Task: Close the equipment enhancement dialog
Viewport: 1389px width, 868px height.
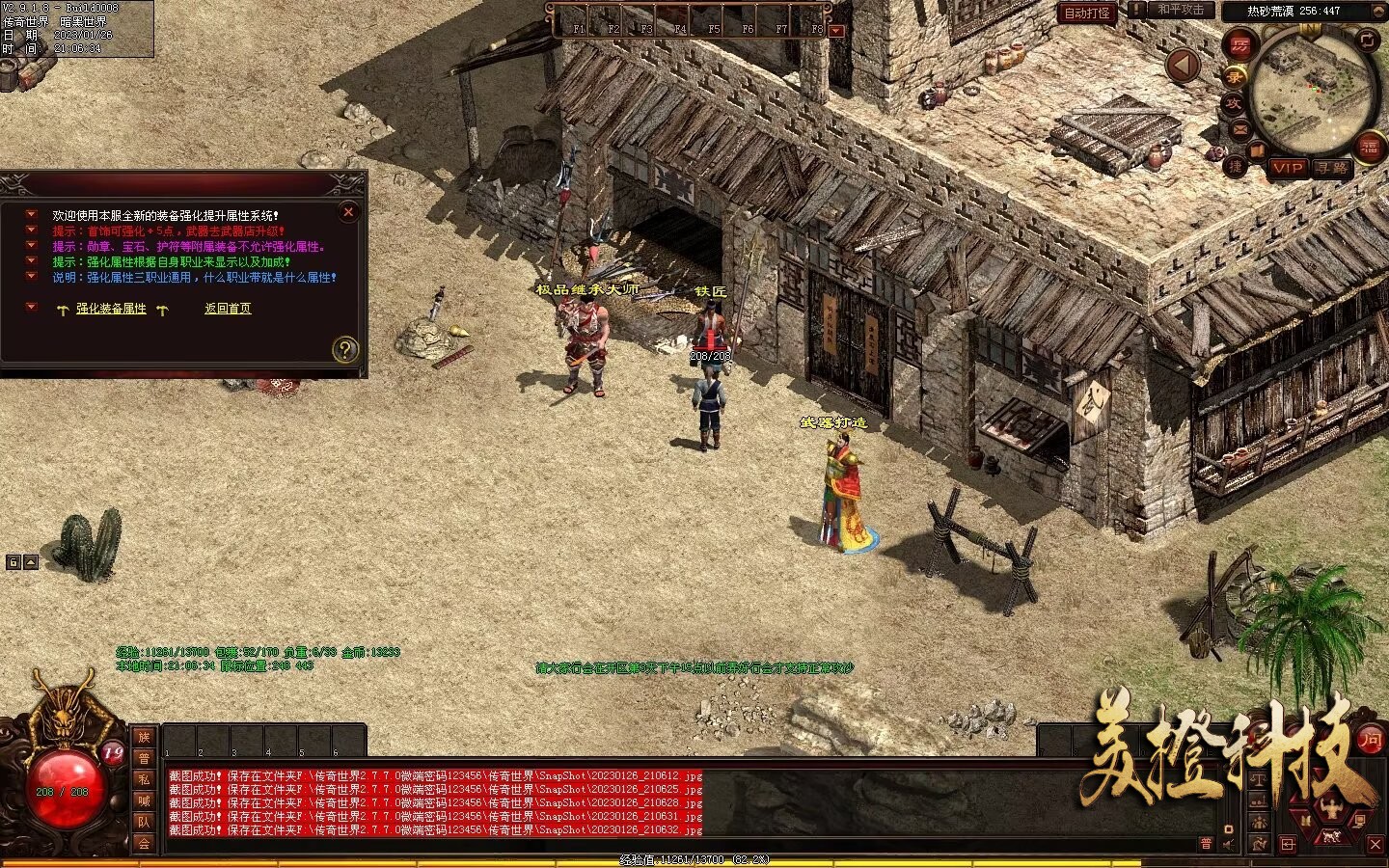Action: coord(349,211)
